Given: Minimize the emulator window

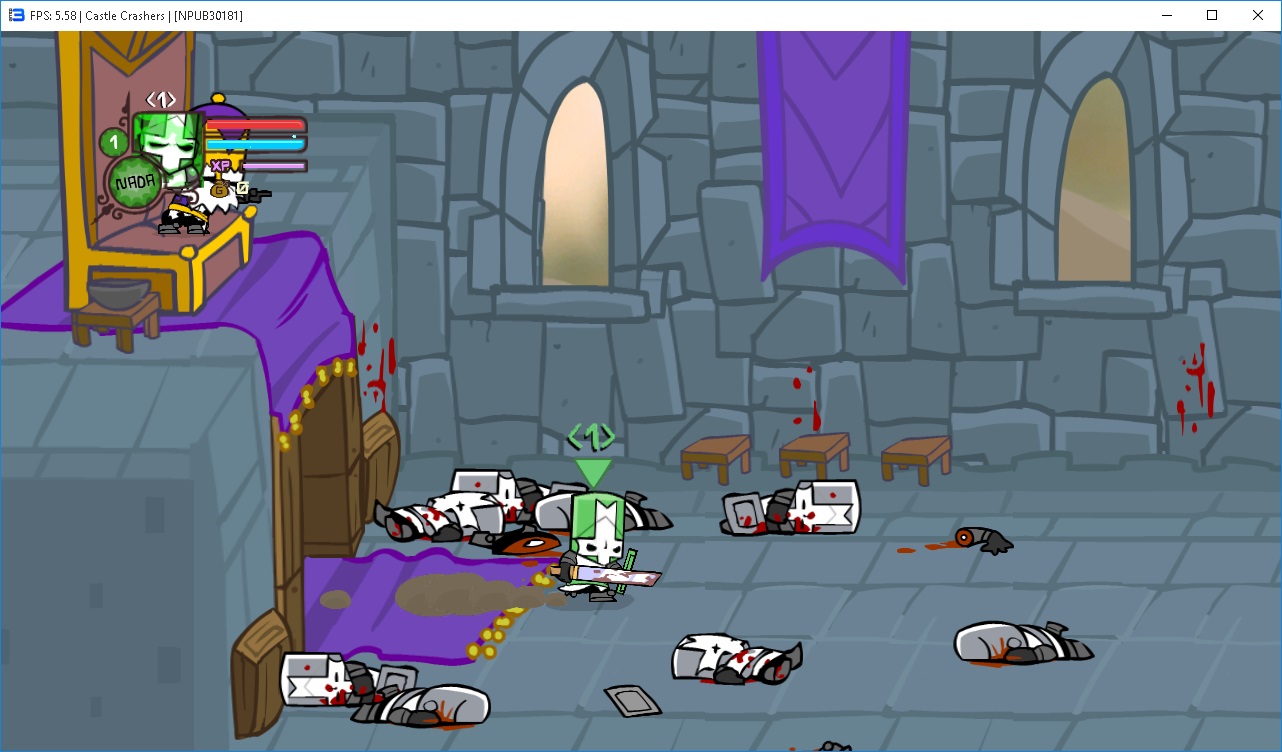Looking at the screenshot, I should click(x=1166, y=15).
